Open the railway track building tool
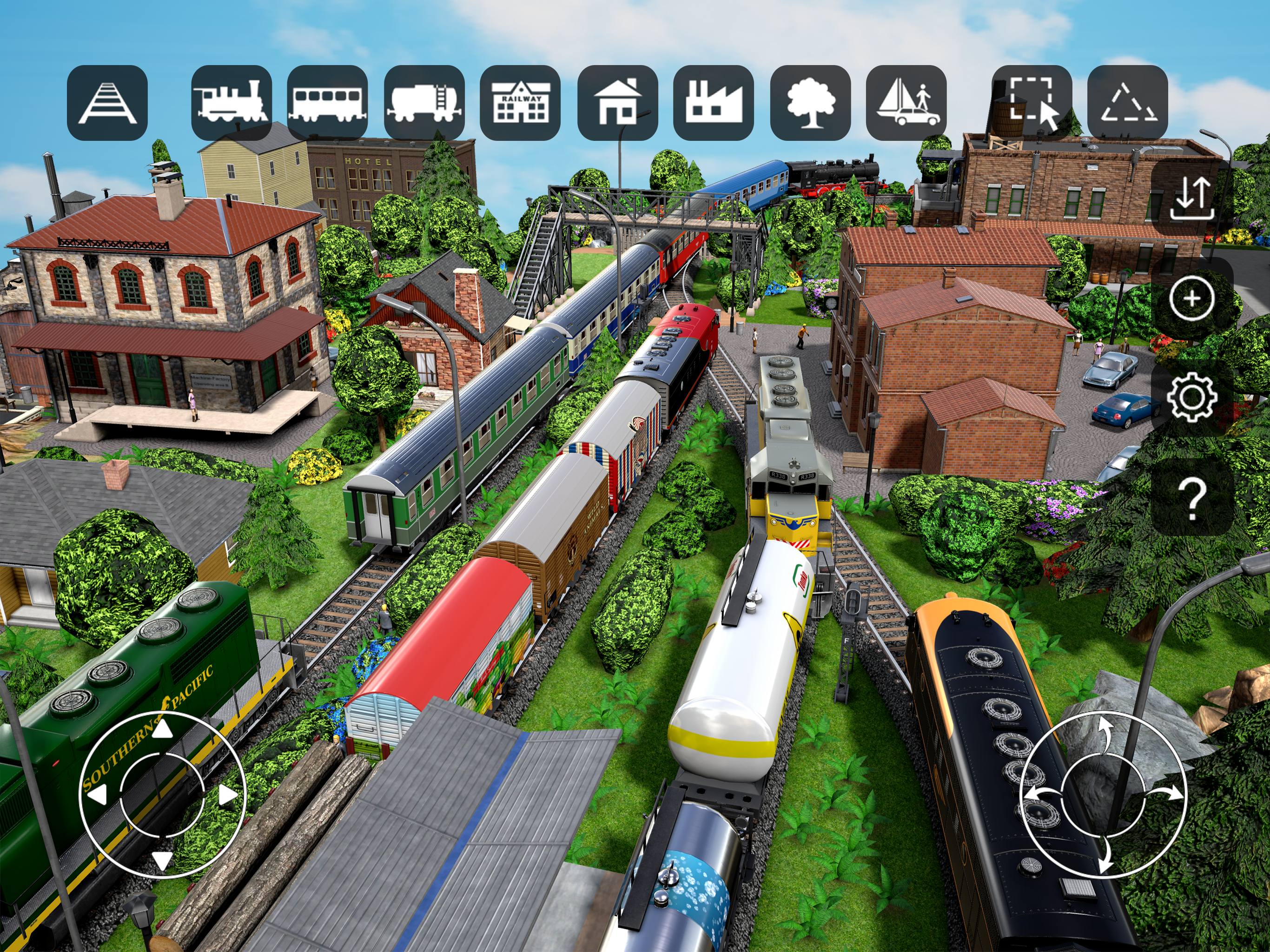This screenshot has height=952, width=1270. pos(107,103)
